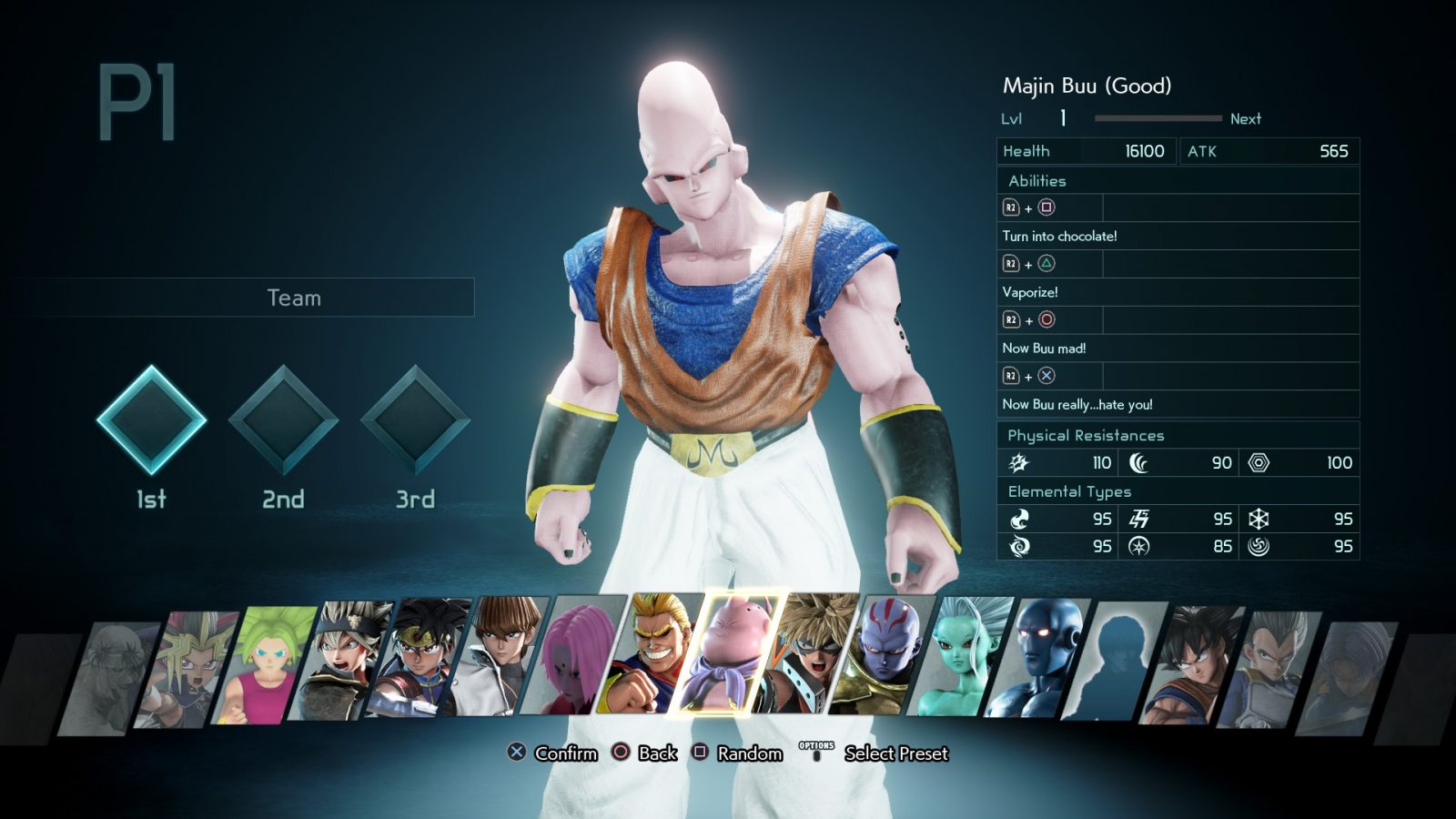
Task: Choose green-haired Kefla's portrait
Action: pos(264,666)
